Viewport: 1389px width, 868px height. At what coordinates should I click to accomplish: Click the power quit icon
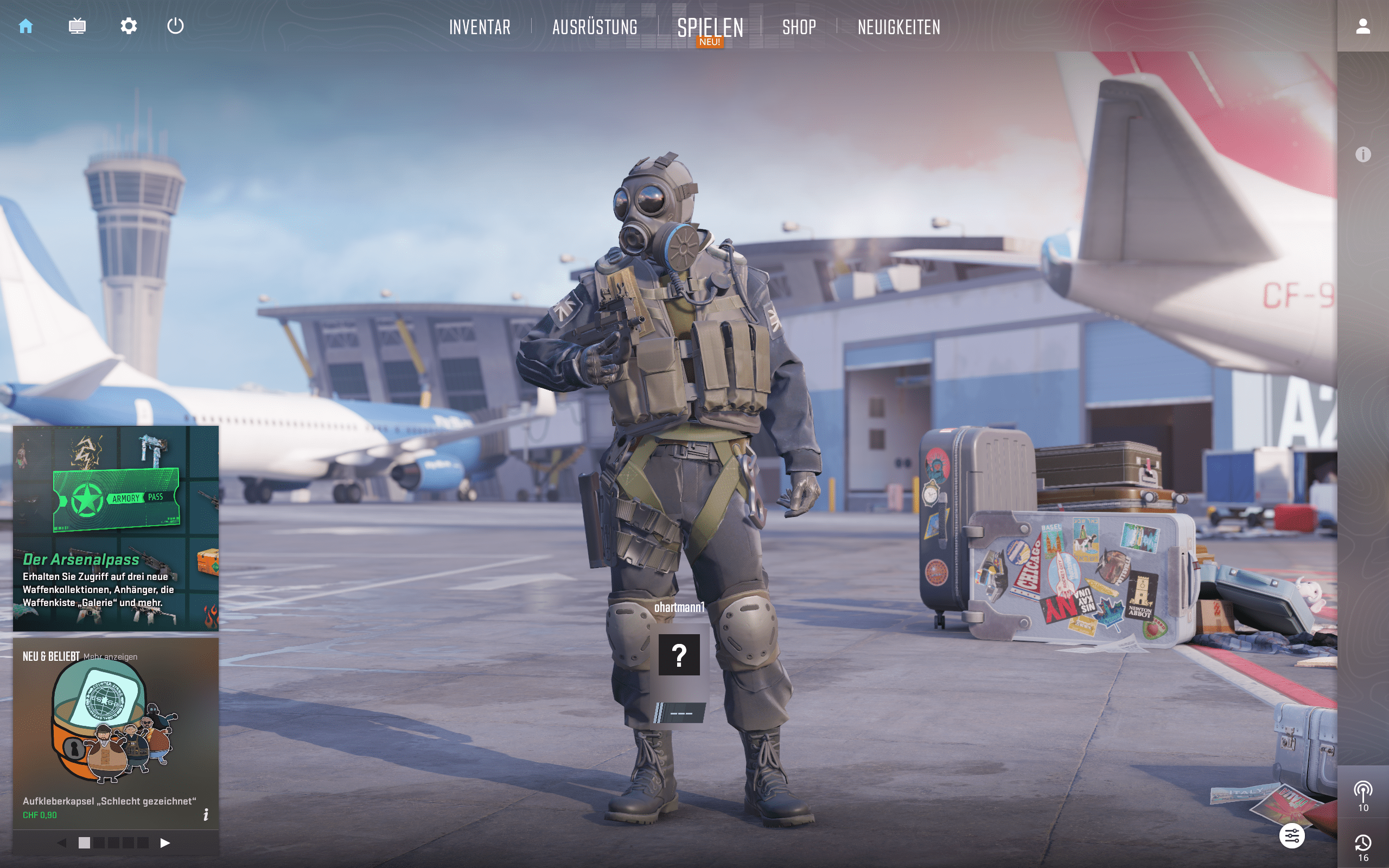tap(175, 27)
